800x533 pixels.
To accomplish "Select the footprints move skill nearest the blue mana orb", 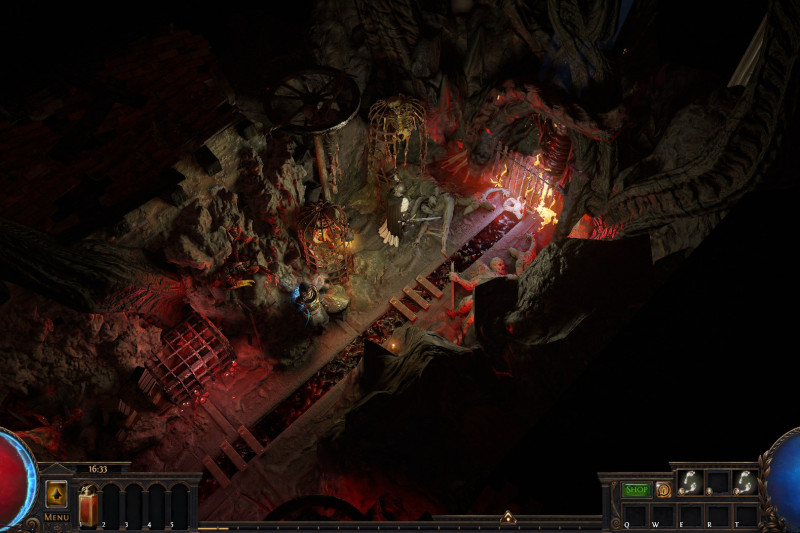I will tap(744, 483).
